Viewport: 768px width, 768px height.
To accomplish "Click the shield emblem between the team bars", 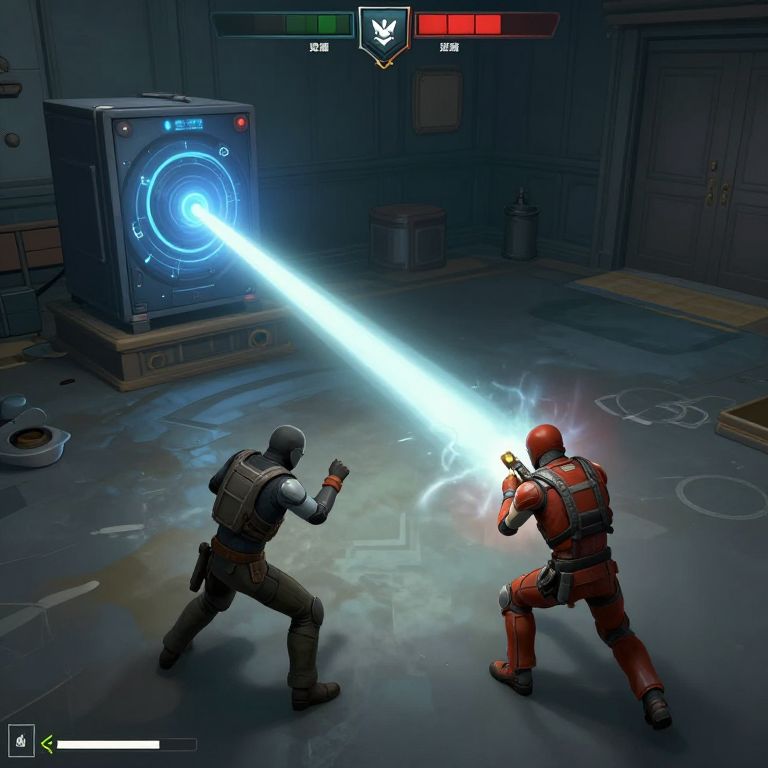I will [384, 33].
